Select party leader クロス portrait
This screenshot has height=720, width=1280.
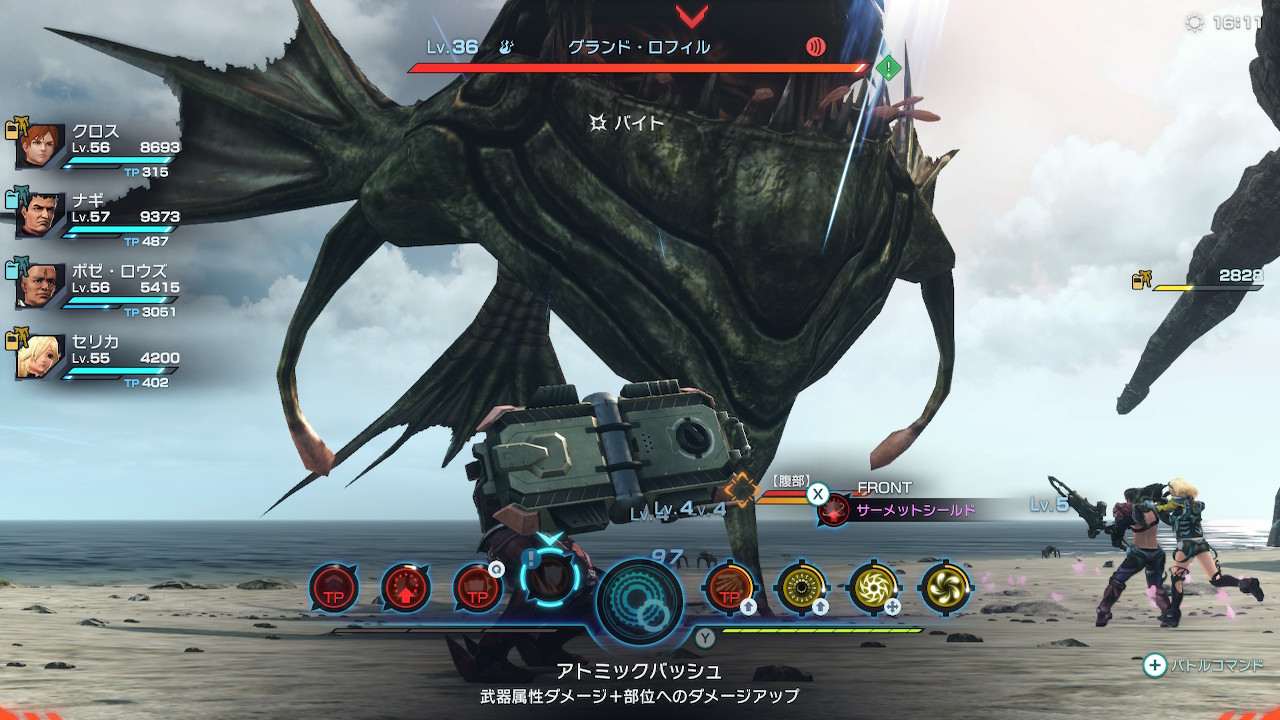pos(41,147)
